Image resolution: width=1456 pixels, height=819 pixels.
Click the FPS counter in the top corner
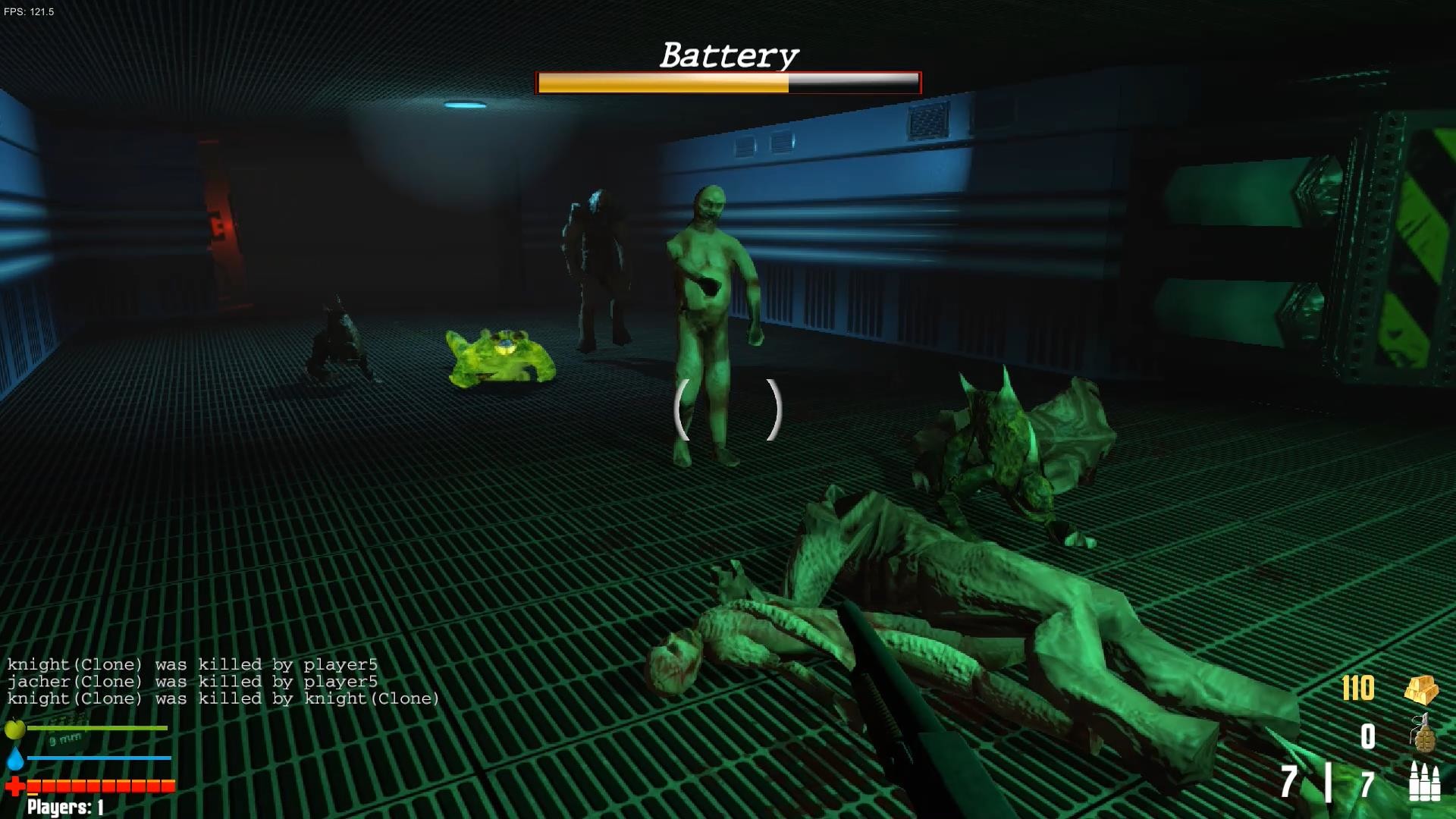pos(28,11)
